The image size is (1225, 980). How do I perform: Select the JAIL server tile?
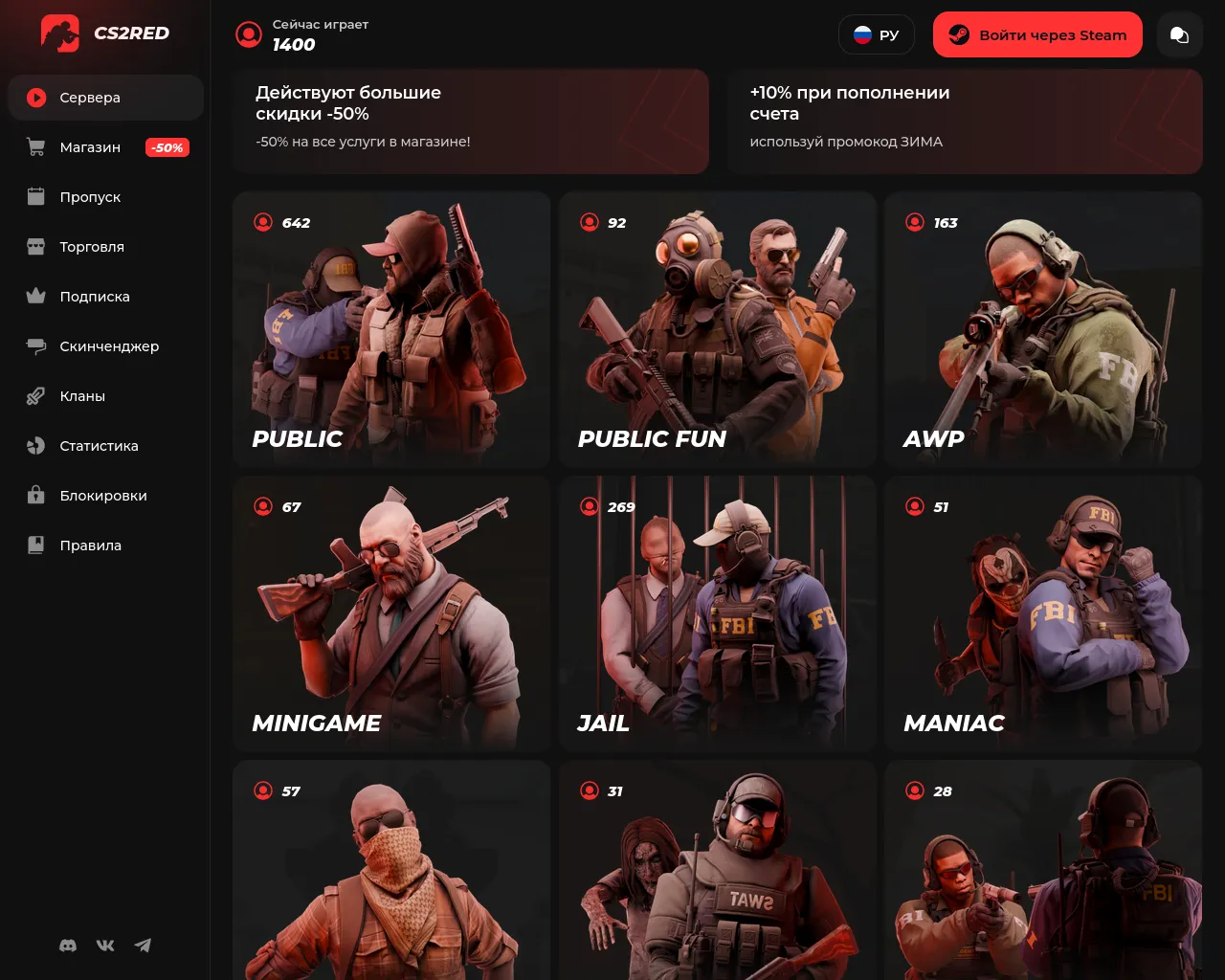(x=718, y=613)
